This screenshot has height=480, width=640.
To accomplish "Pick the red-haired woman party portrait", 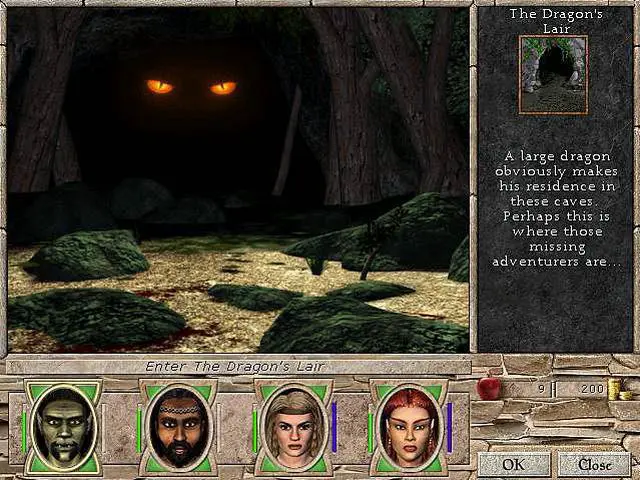I will click(407, 427).
